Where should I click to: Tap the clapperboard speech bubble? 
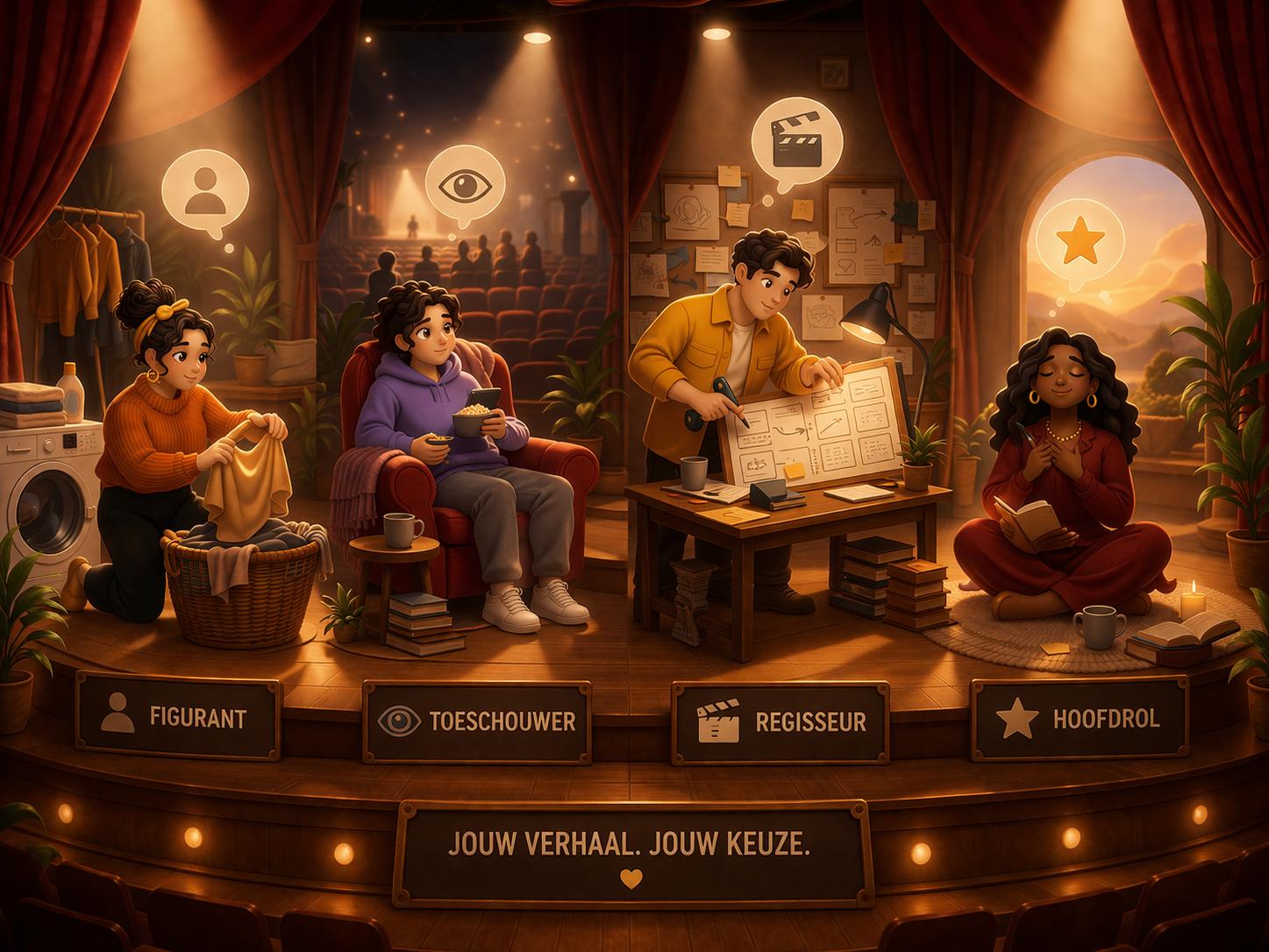coord(796,143)
